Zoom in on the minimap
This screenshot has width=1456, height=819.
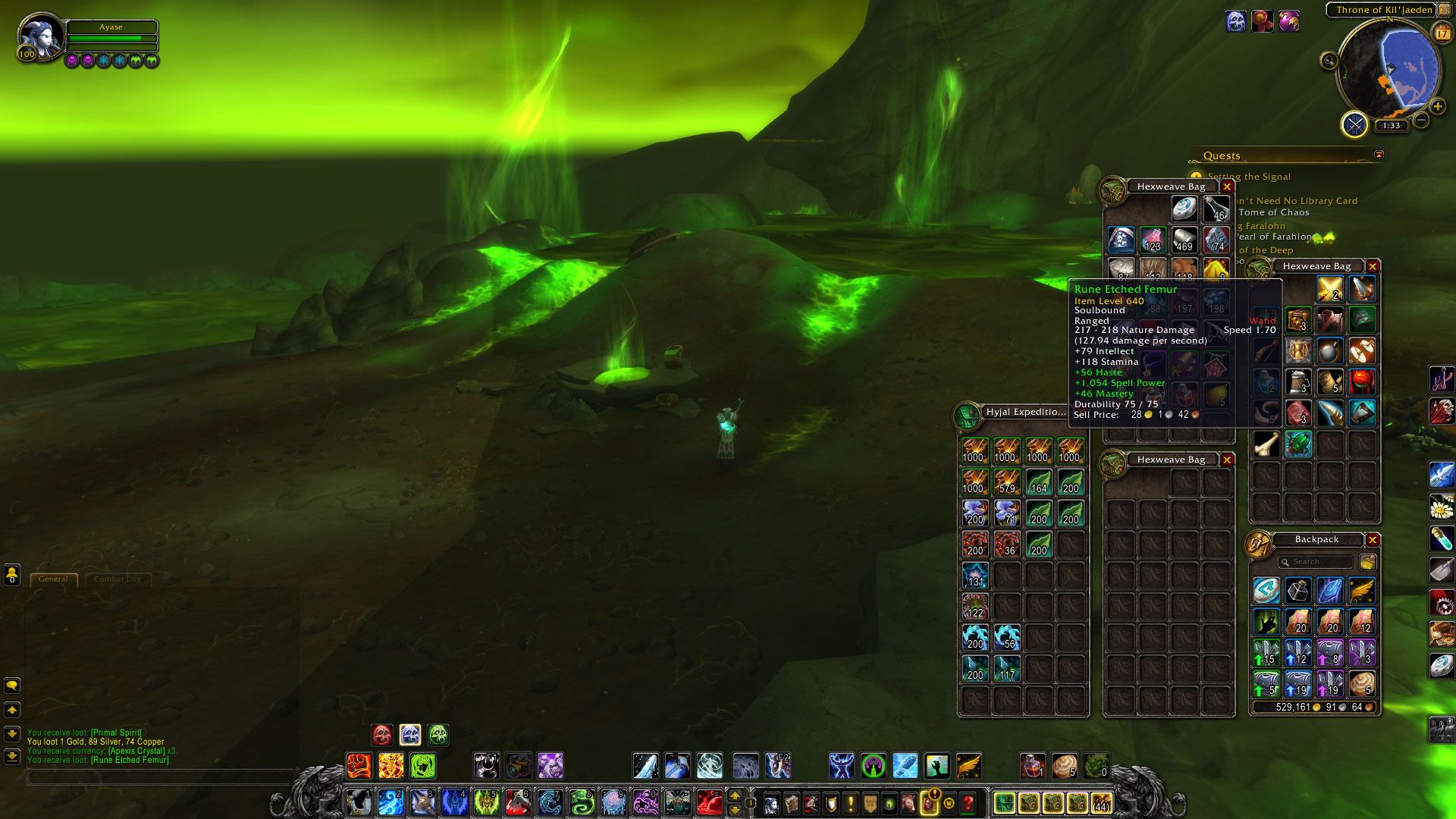coord(1437,107)
